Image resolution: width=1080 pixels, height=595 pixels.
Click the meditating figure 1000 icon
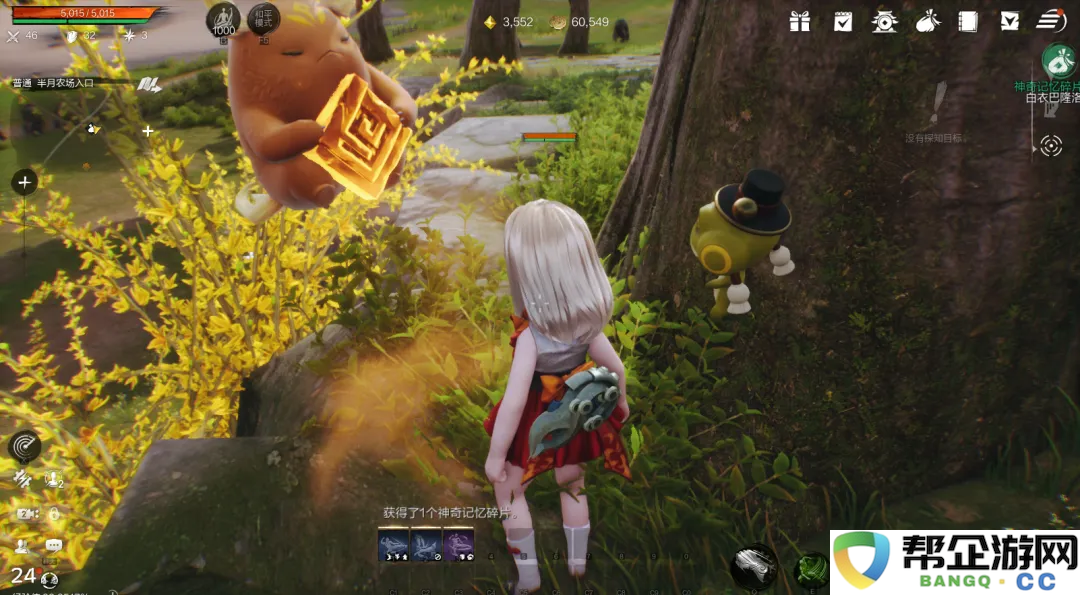pos(223,19)
